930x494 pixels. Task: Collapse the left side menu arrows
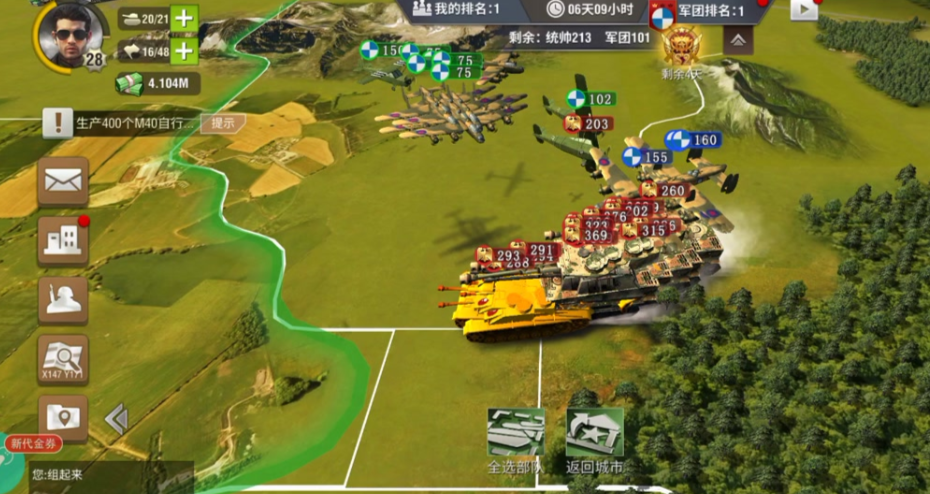coord(117,418)
